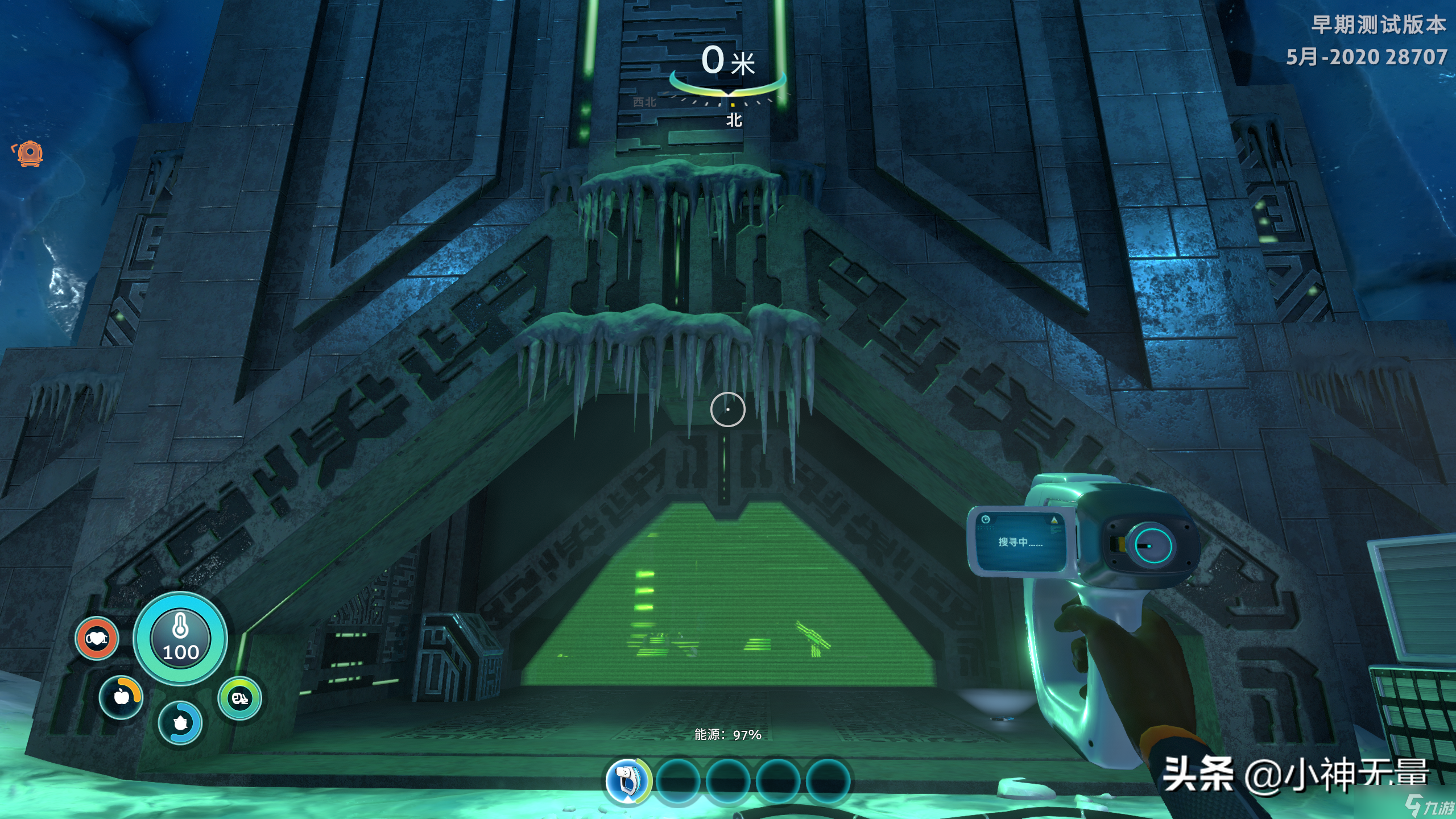Click the orange beacon ping marker
Image resolution: width=1456 pixels, height=819 pixels.
29,154
